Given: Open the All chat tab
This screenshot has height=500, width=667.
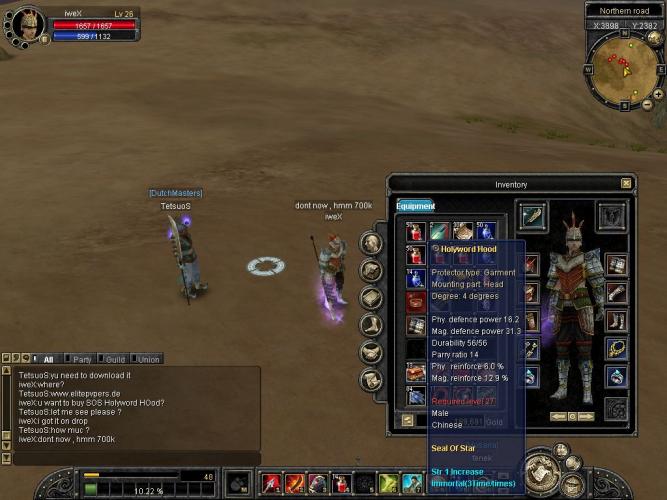Looking at the screenshot, I should (45, 359).
